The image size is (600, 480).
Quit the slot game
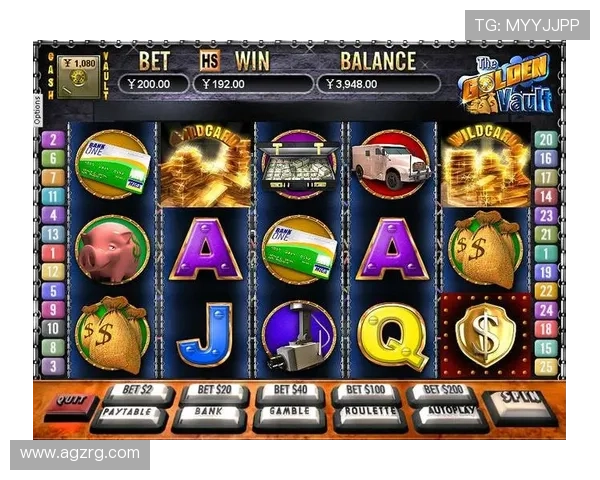(x=68, y=404)
